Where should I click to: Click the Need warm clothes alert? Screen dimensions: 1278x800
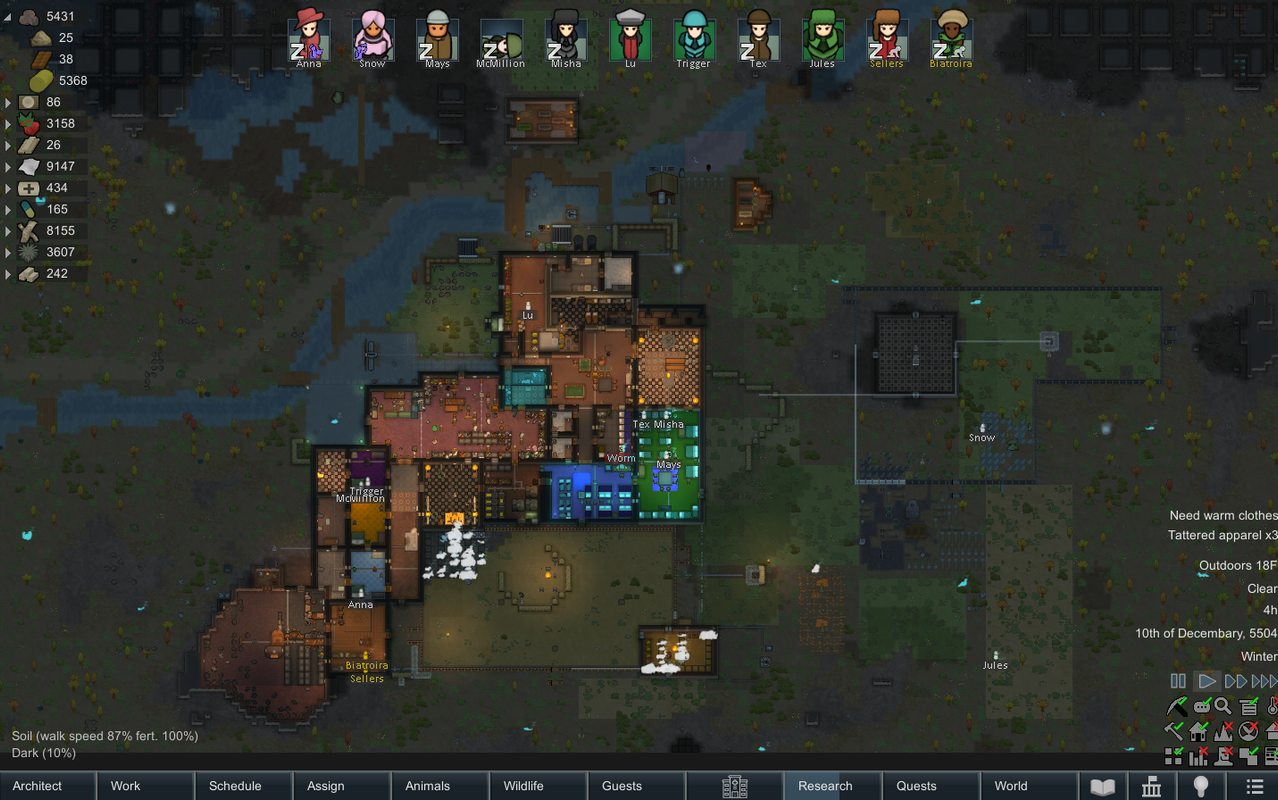point(1222,515)
